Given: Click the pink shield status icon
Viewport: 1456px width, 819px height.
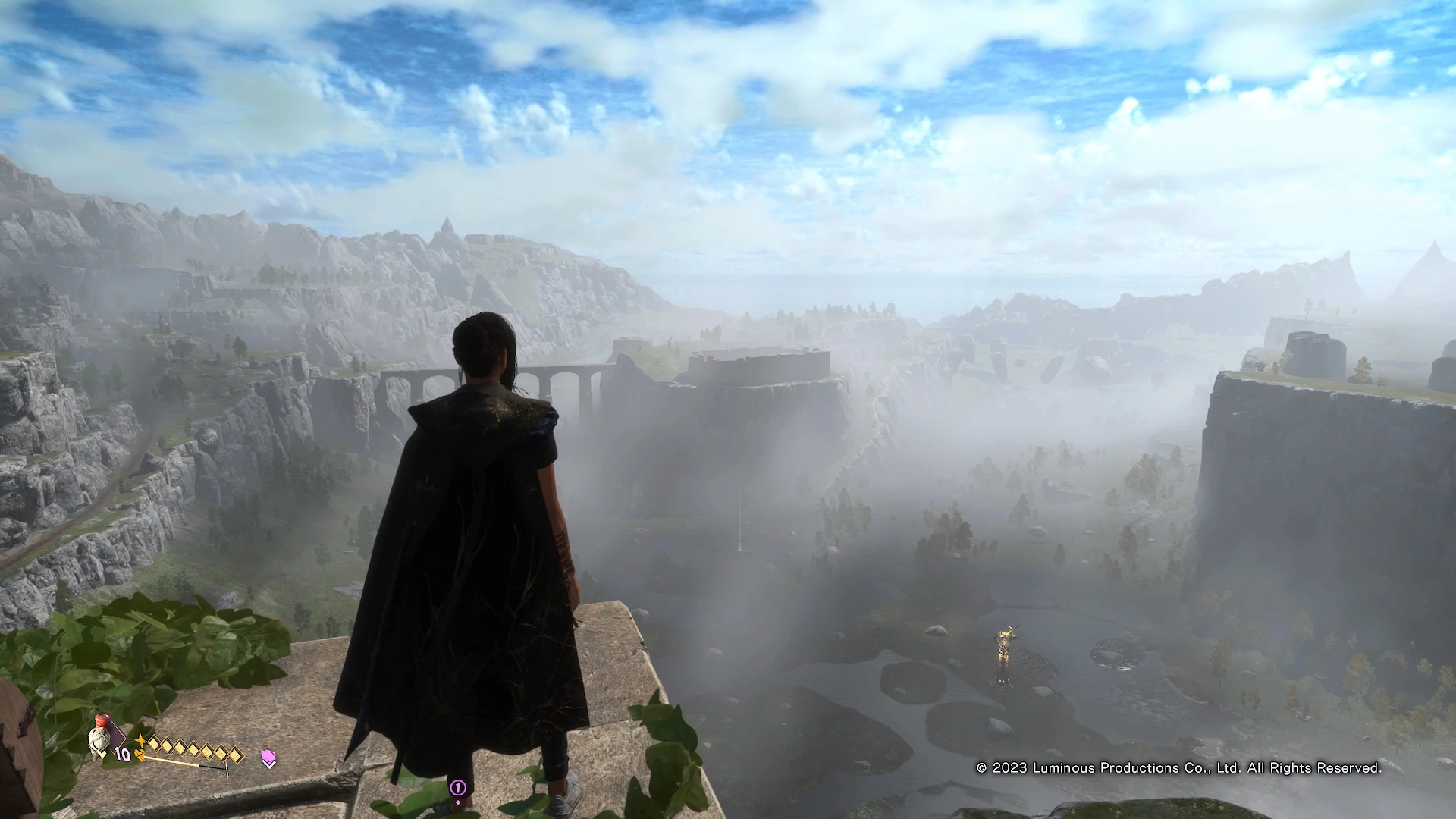Looking at the screenshot, I should (268, 757).
